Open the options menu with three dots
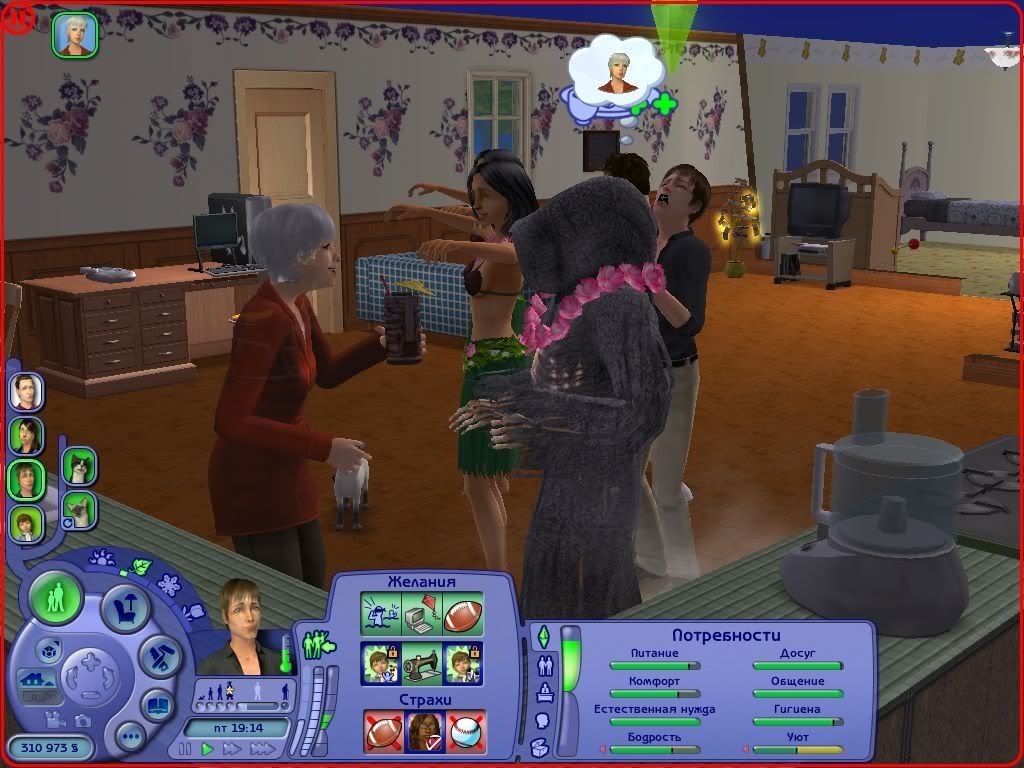 (130, 738)
